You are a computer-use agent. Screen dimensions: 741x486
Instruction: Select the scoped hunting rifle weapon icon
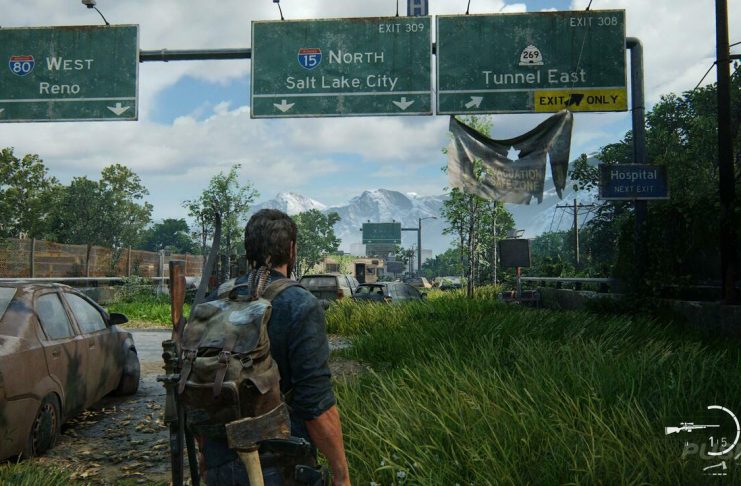pyautogui.click(x=691, y=428)
